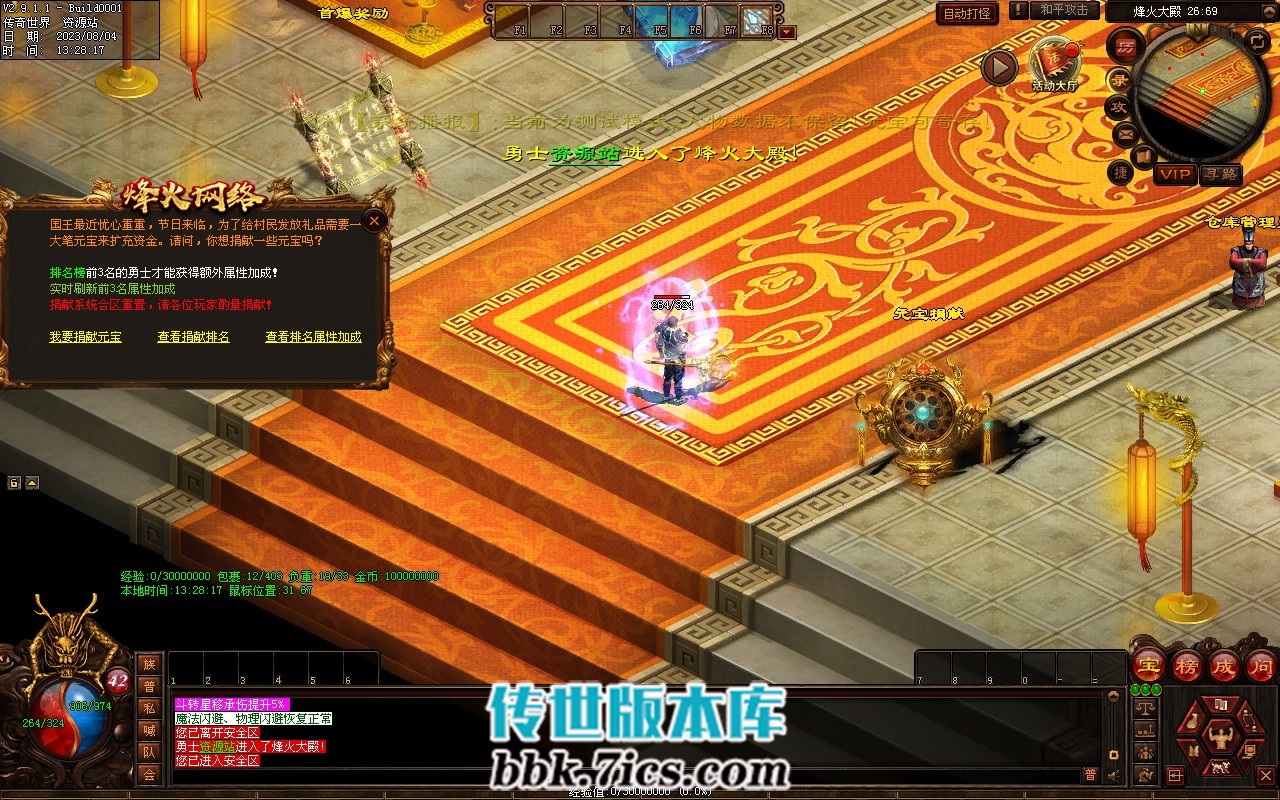View 查看排名属性加成 ranking bonuses
Viewport: 1280px width, 800px height.
(x=313, y=337)
